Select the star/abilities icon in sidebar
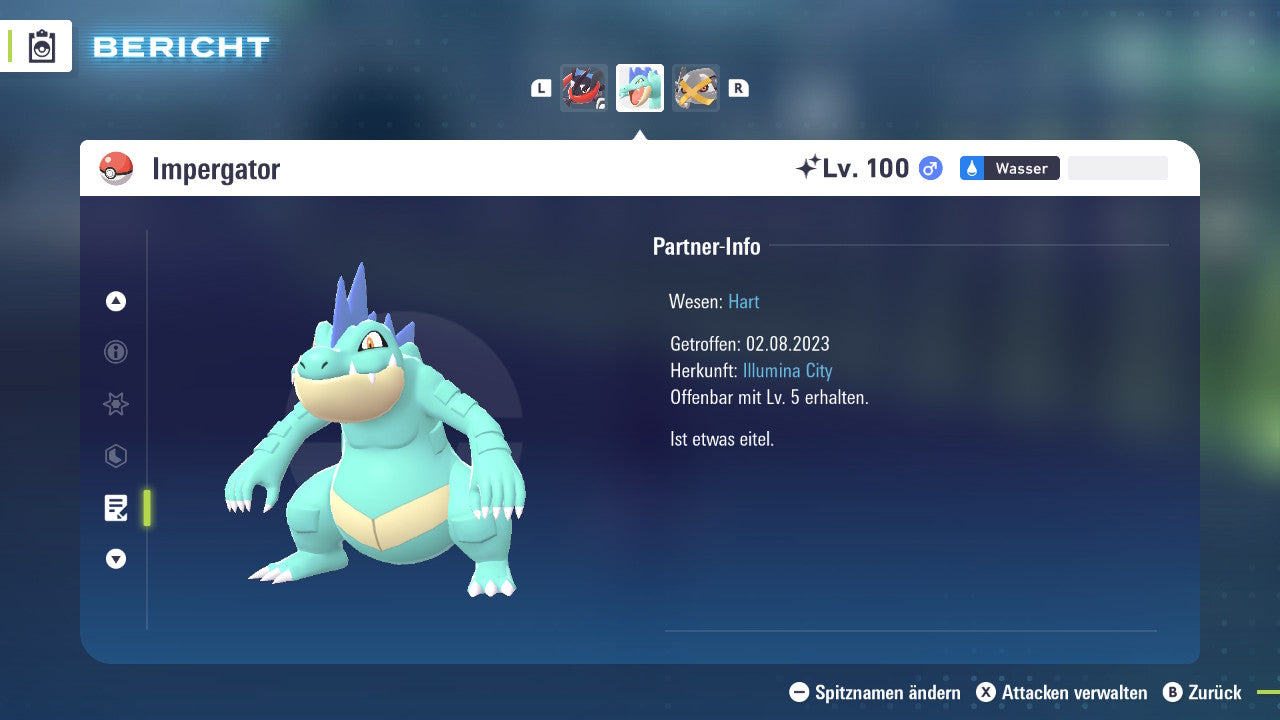 point(115,404)
